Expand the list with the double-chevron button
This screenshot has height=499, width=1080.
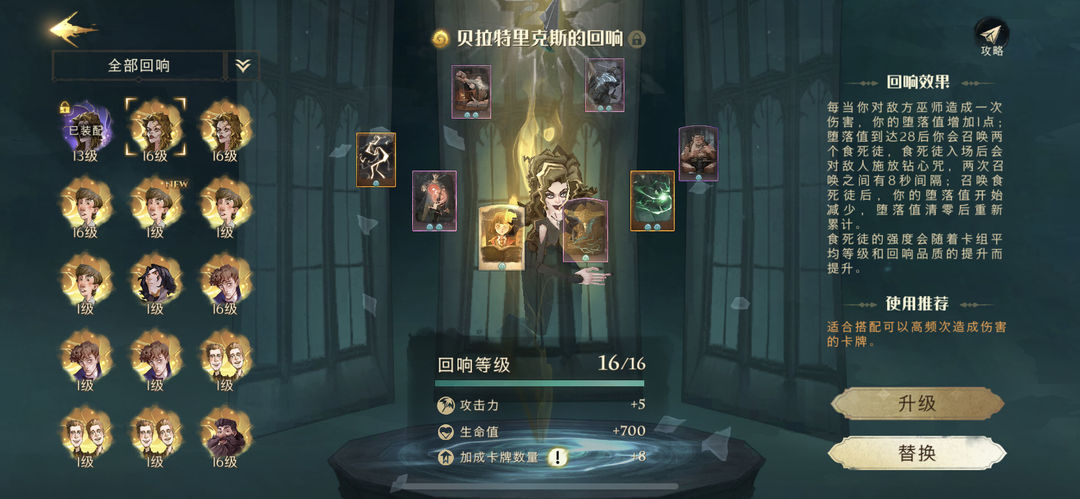[x=243, y=66]
